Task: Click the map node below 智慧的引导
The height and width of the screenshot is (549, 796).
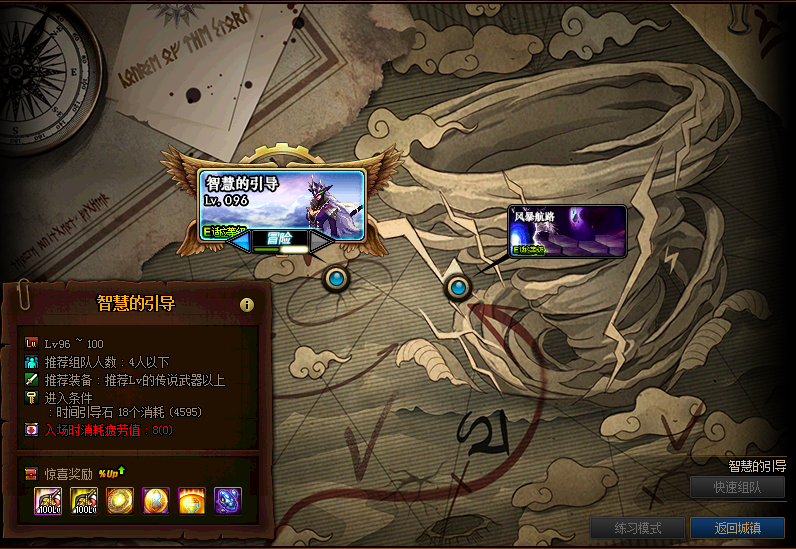Action: pos(336,279)
